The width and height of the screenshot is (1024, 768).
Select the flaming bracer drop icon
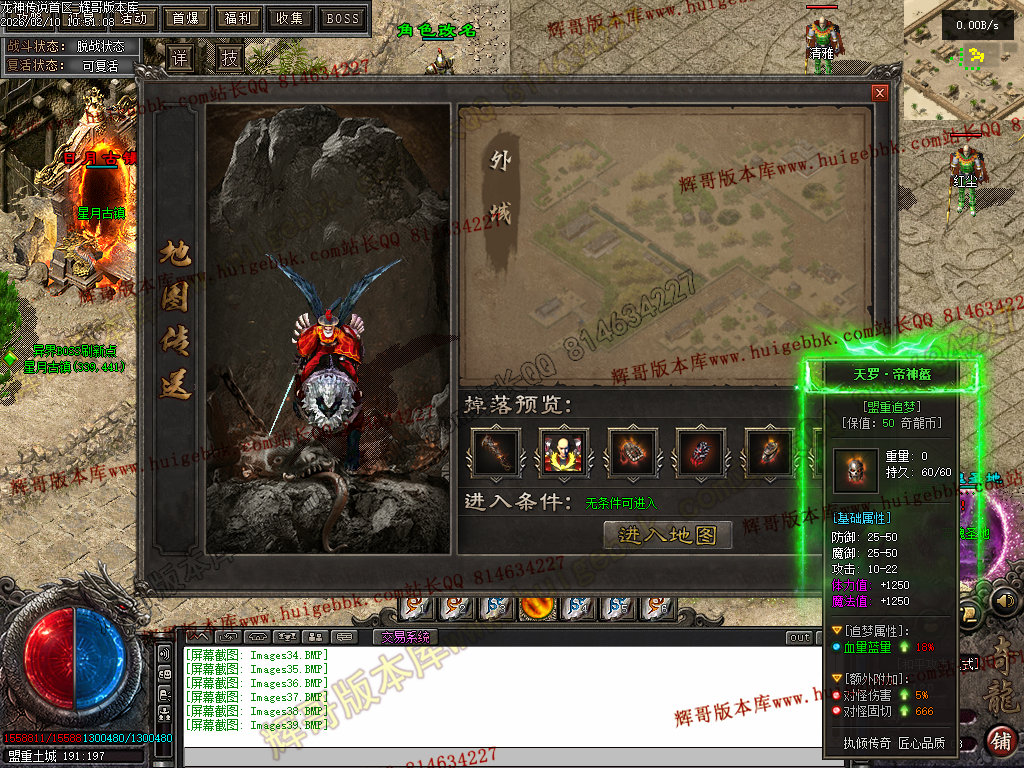coord(632,452)
